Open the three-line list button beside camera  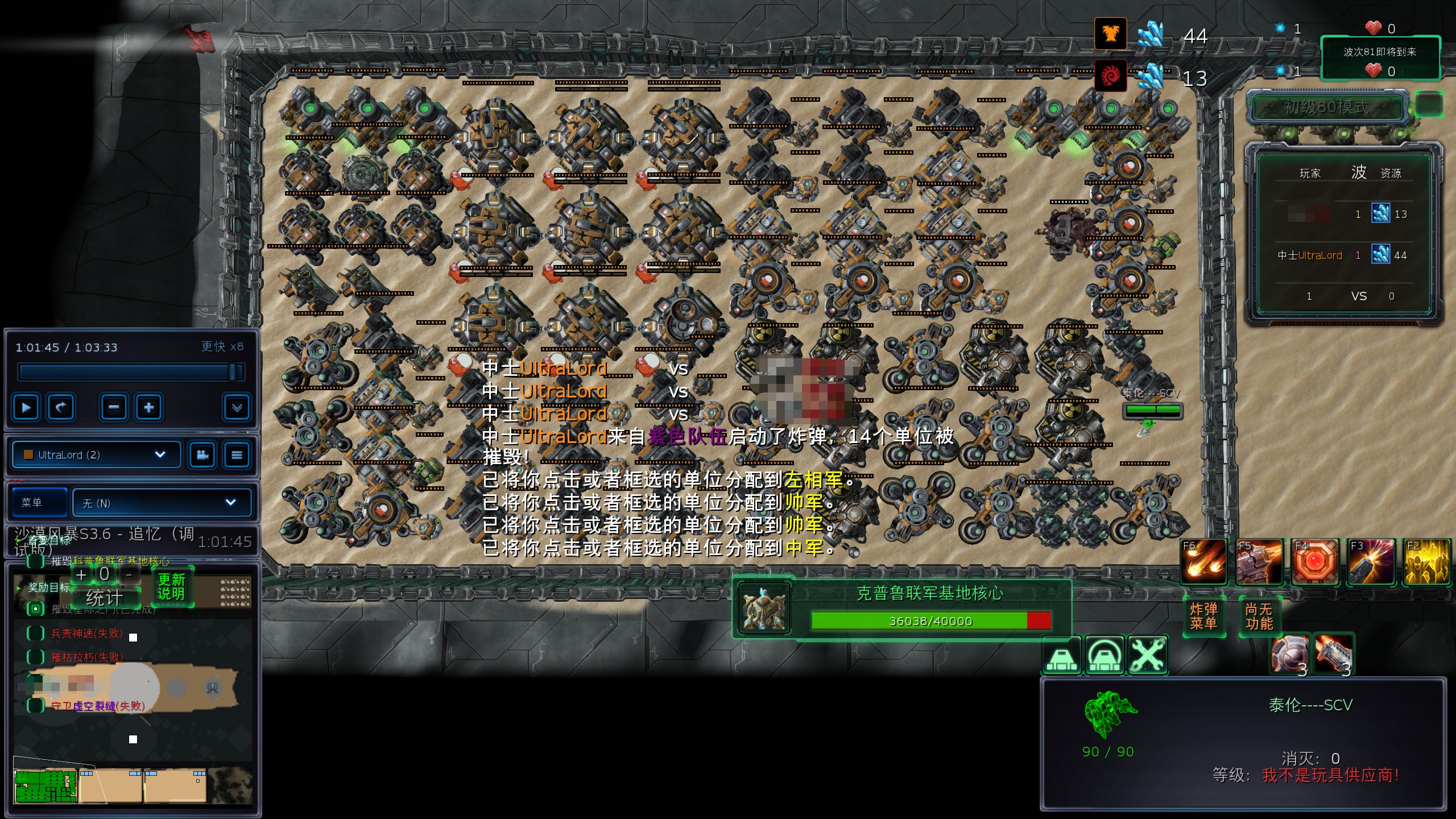(x=237, y=455)
